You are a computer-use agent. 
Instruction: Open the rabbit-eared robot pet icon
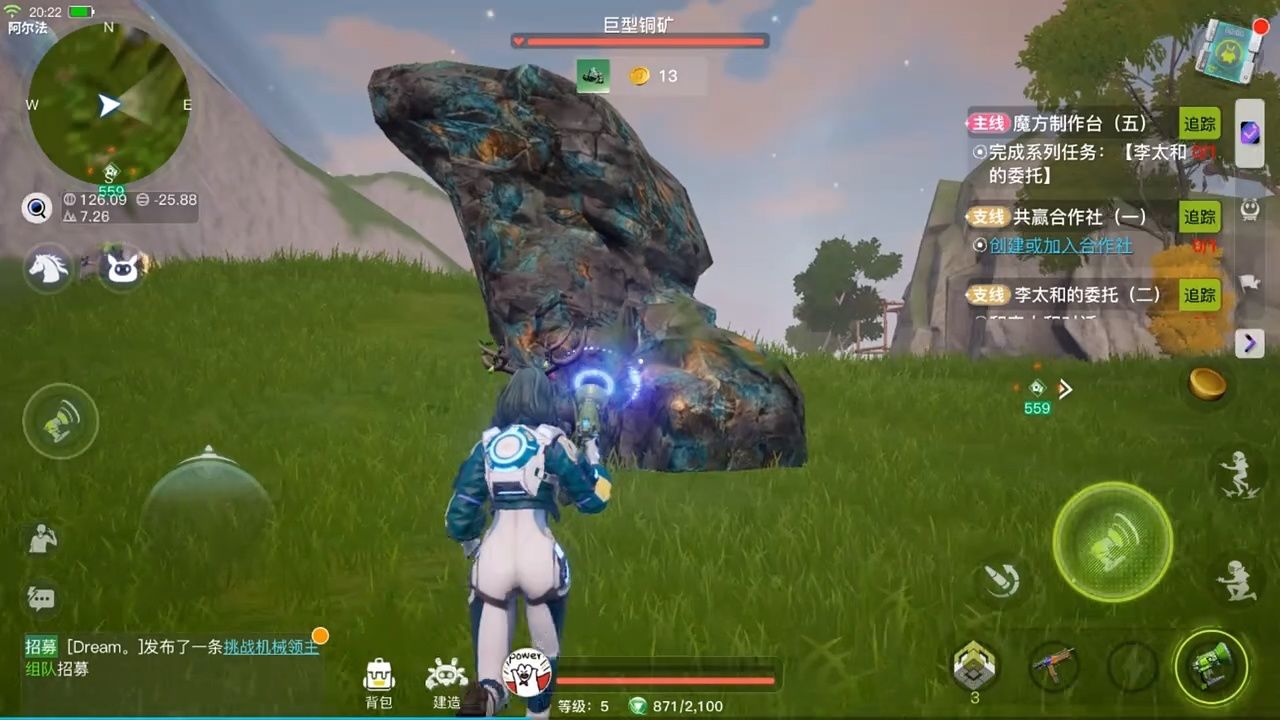coord(122,268)
